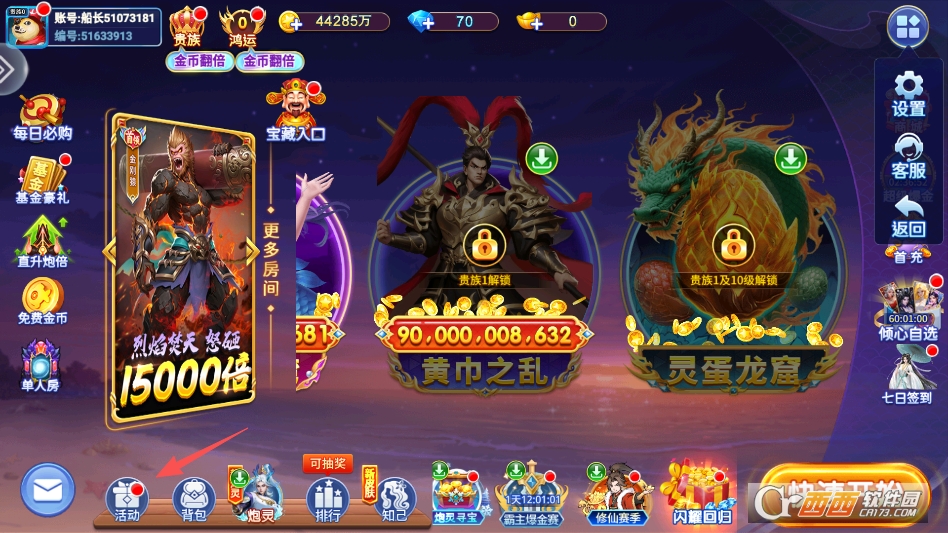The width and height of the screenshot is (948, 533).
Task: Open the 贵族 noble VIP icon
Action: [x=187, y=26]
